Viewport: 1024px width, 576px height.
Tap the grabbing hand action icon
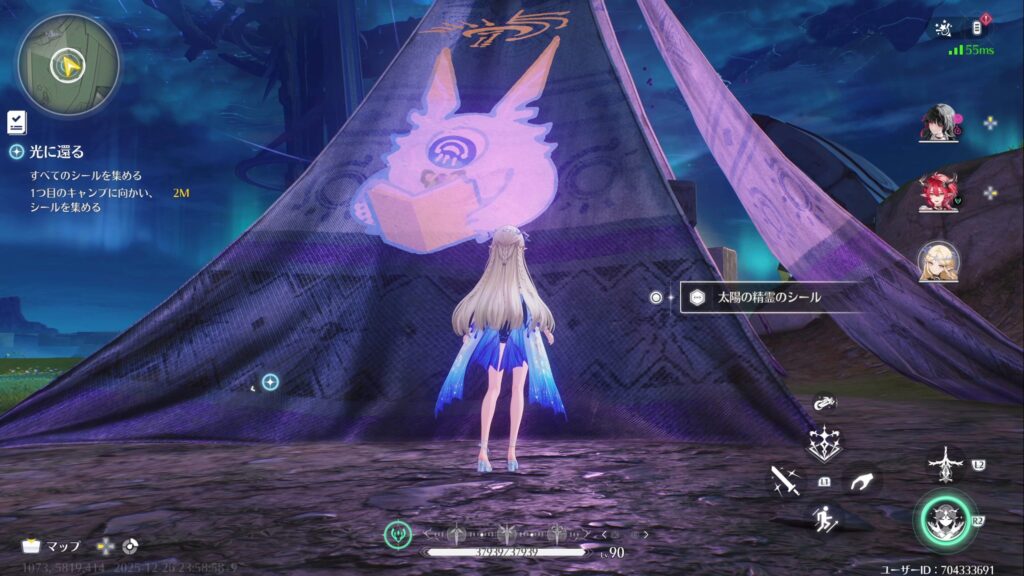point(860,482)
